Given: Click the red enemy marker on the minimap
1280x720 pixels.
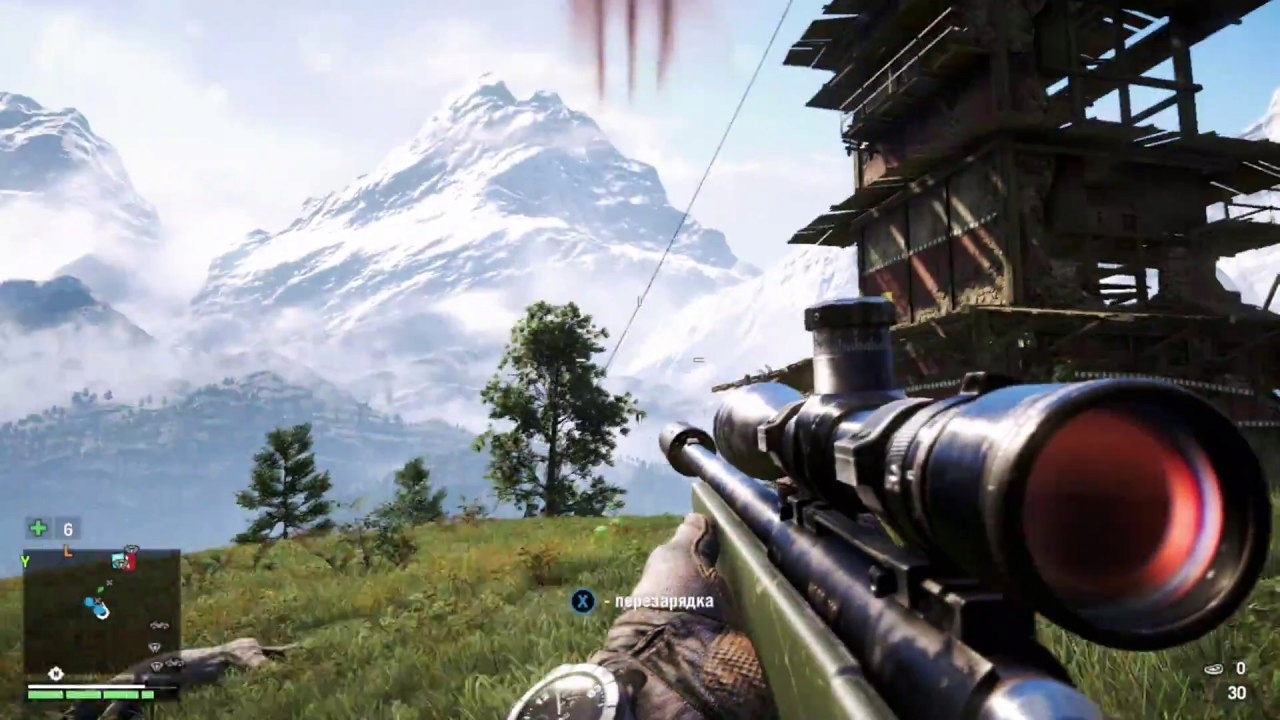Looking at the screenshot, I should (130, 562).
